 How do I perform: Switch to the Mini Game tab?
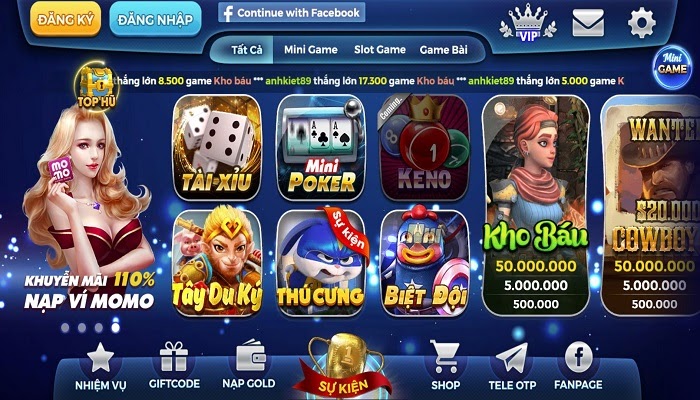[309, 49]
